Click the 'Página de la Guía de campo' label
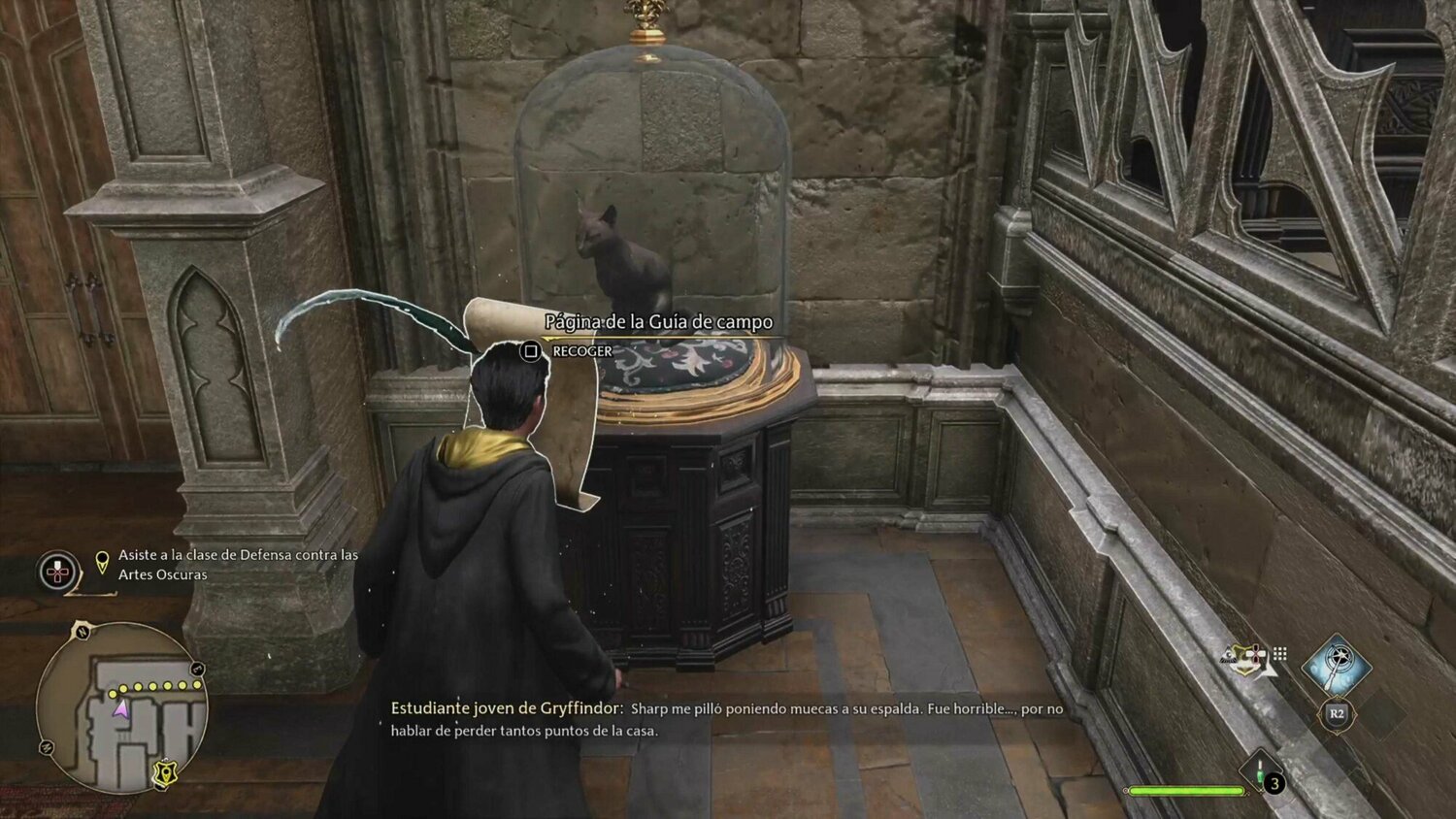1456x819 pixels. (657, 320)
